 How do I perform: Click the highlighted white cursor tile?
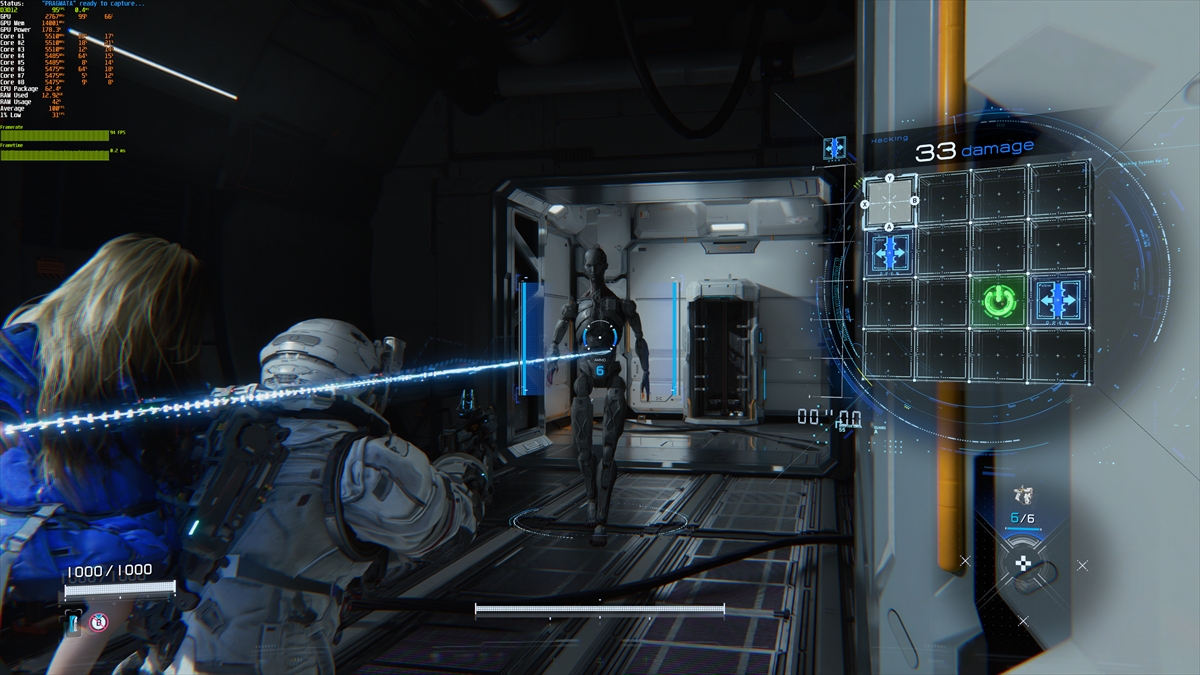pos(889,202)
